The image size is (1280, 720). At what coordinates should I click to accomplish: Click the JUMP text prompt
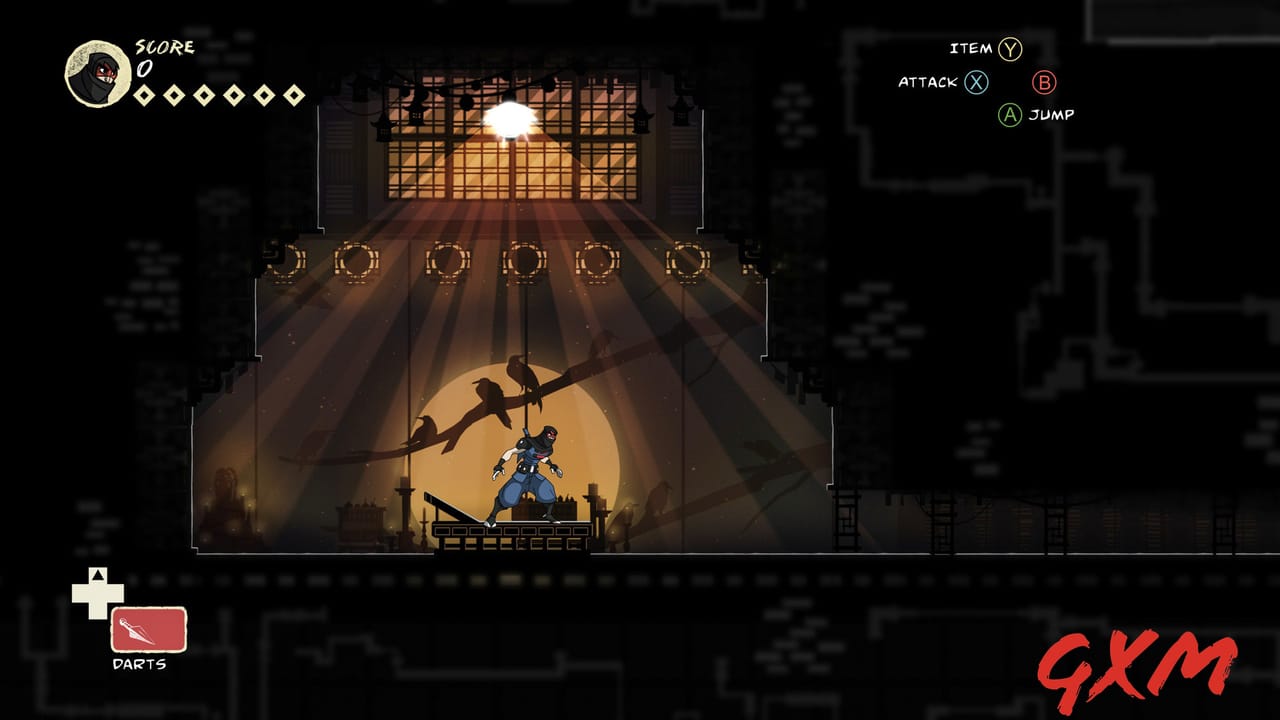coord(1052,115)
